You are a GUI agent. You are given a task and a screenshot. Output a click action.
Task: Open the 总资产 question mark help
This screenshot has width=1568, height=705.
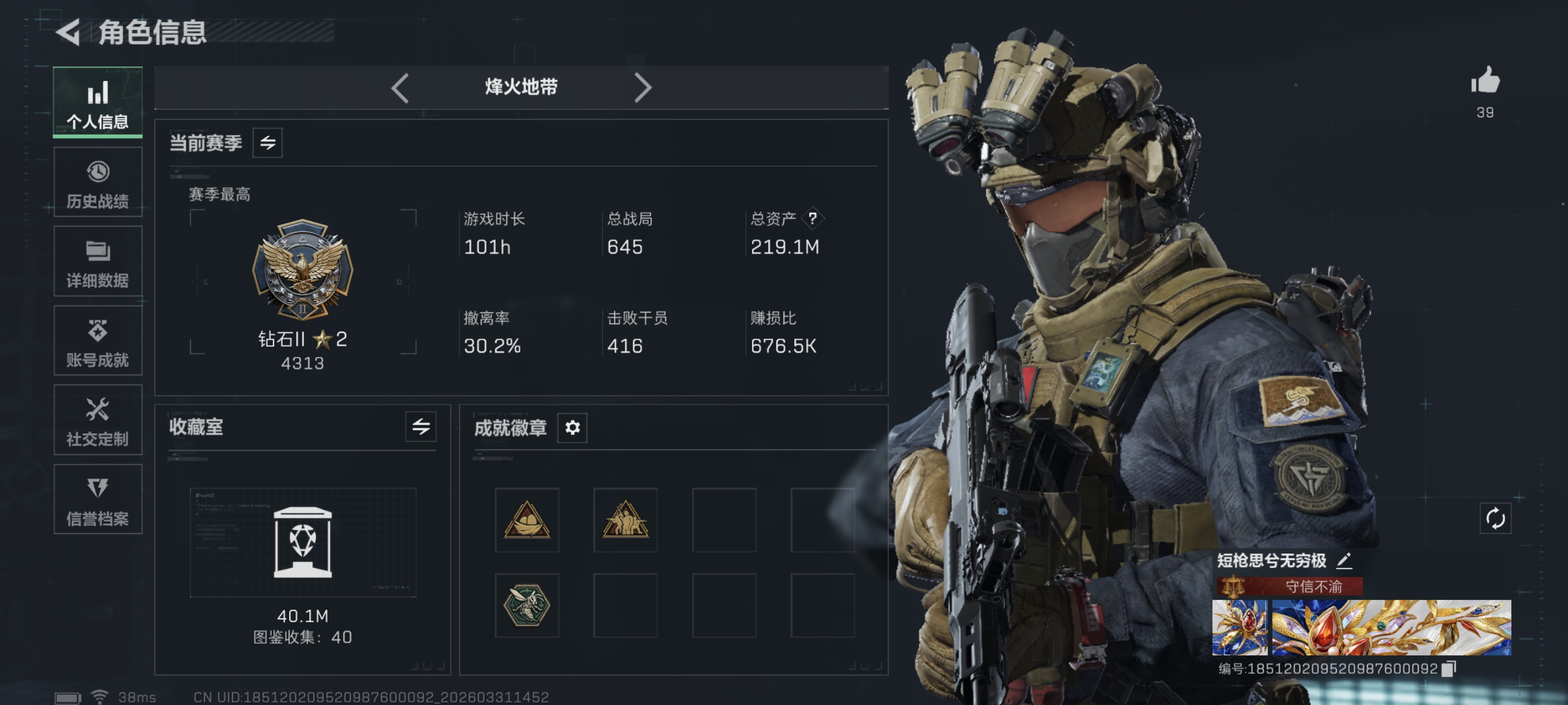click(812, 218)
